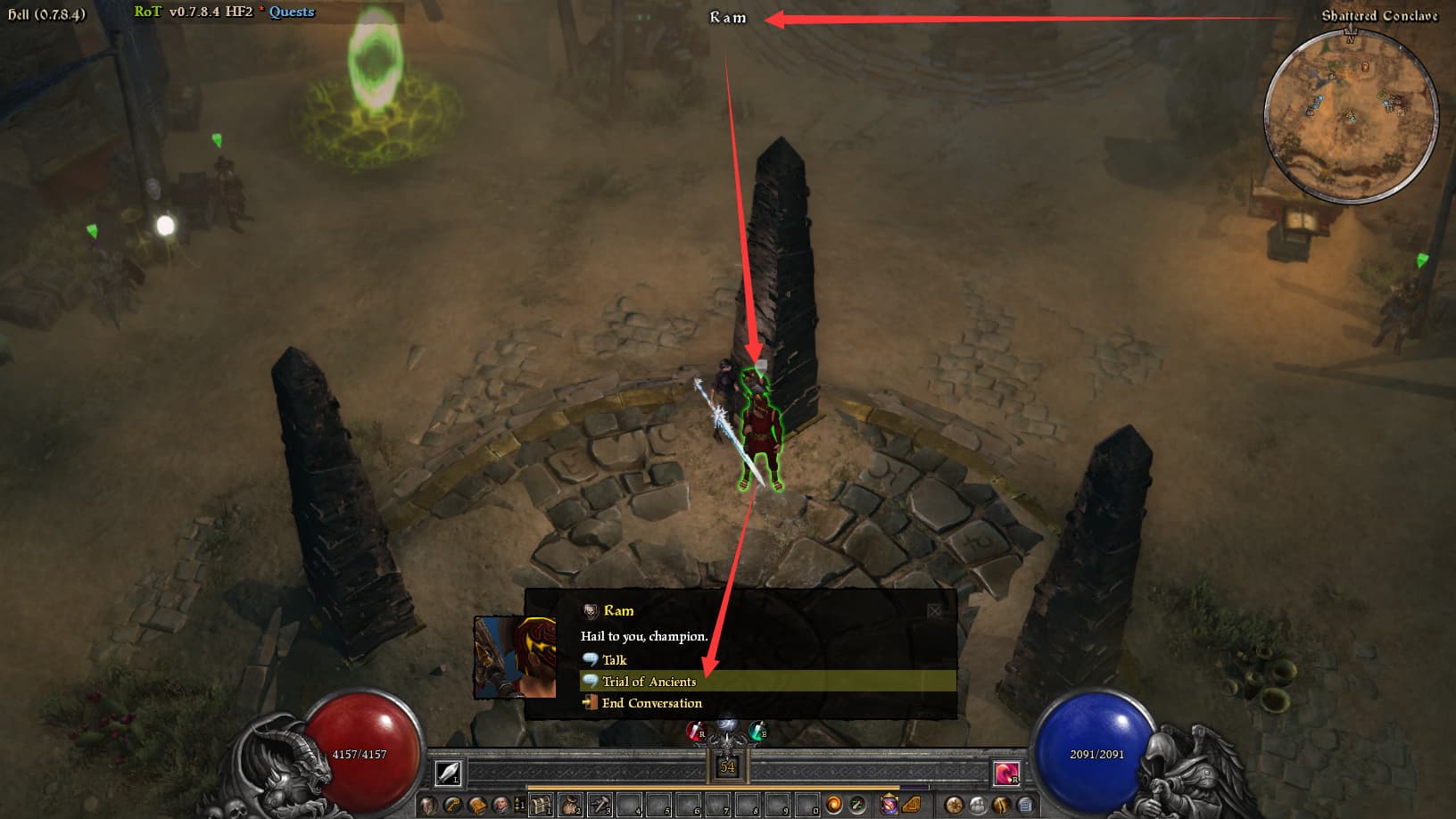Screen dimensions: 1456x819
Task: Click the circular minimap
Action: coord(1350,118)
